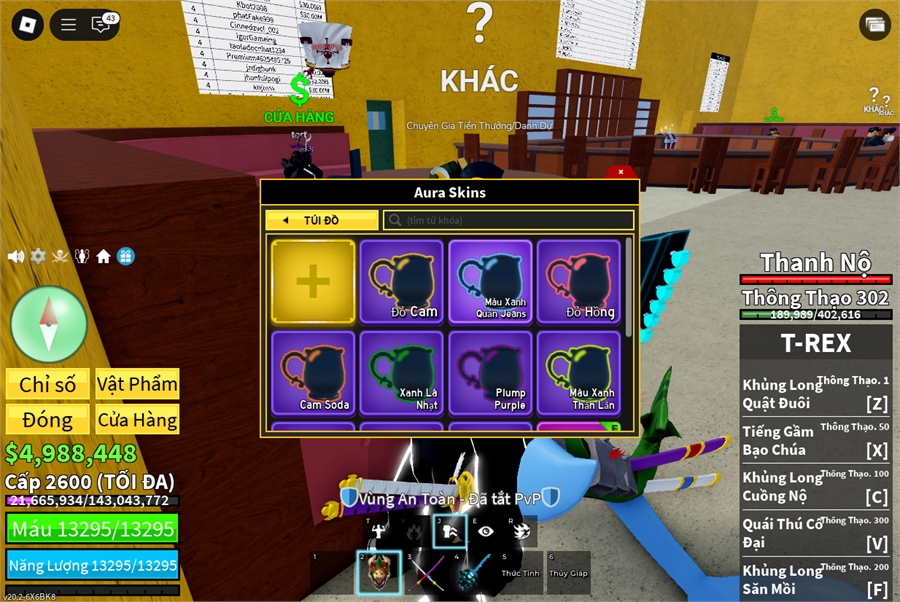Click the blue gift box icon
This screenshot has height=602, width=900.
[x=125, y=256]
